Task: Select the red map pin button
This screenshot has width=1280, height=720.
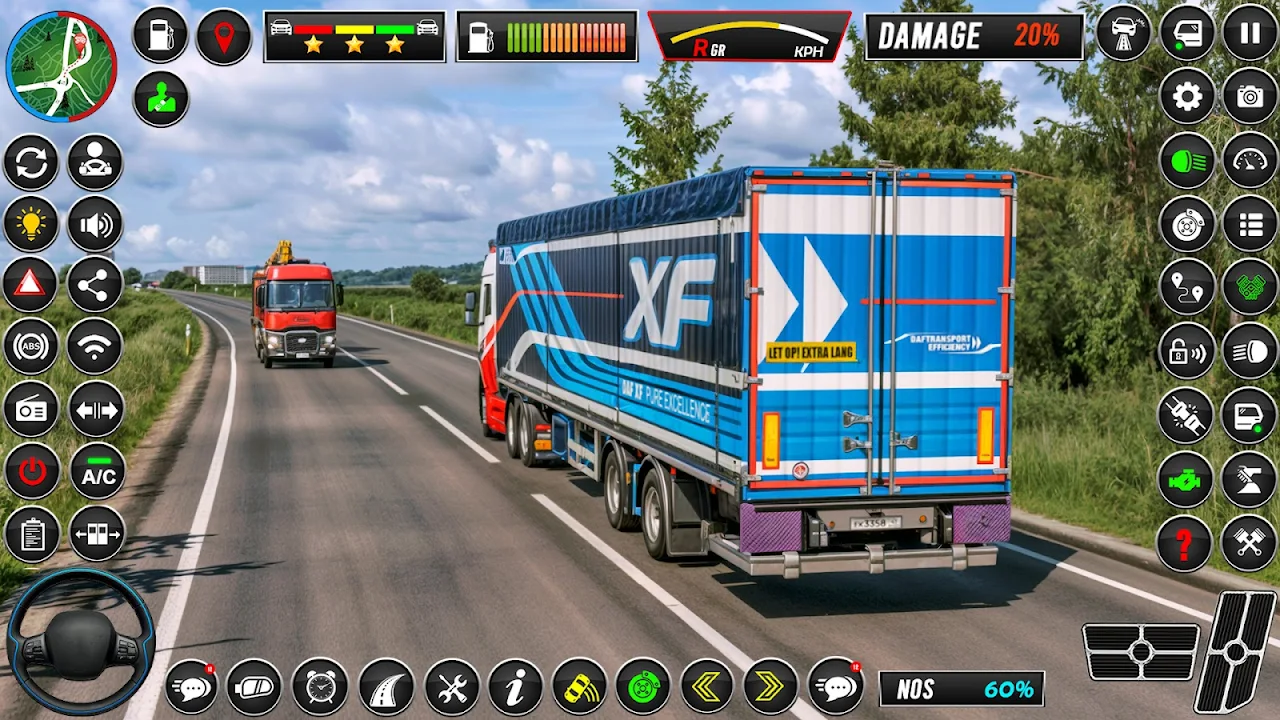Action: point(223,37)
